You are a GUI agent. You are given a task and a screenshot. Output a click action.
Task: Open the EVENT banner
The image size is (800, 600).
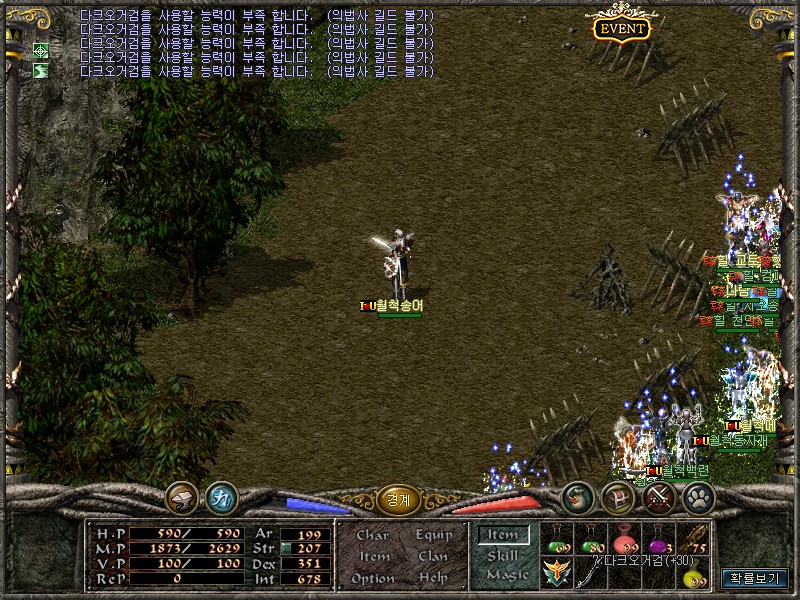[x=621, y=29]
